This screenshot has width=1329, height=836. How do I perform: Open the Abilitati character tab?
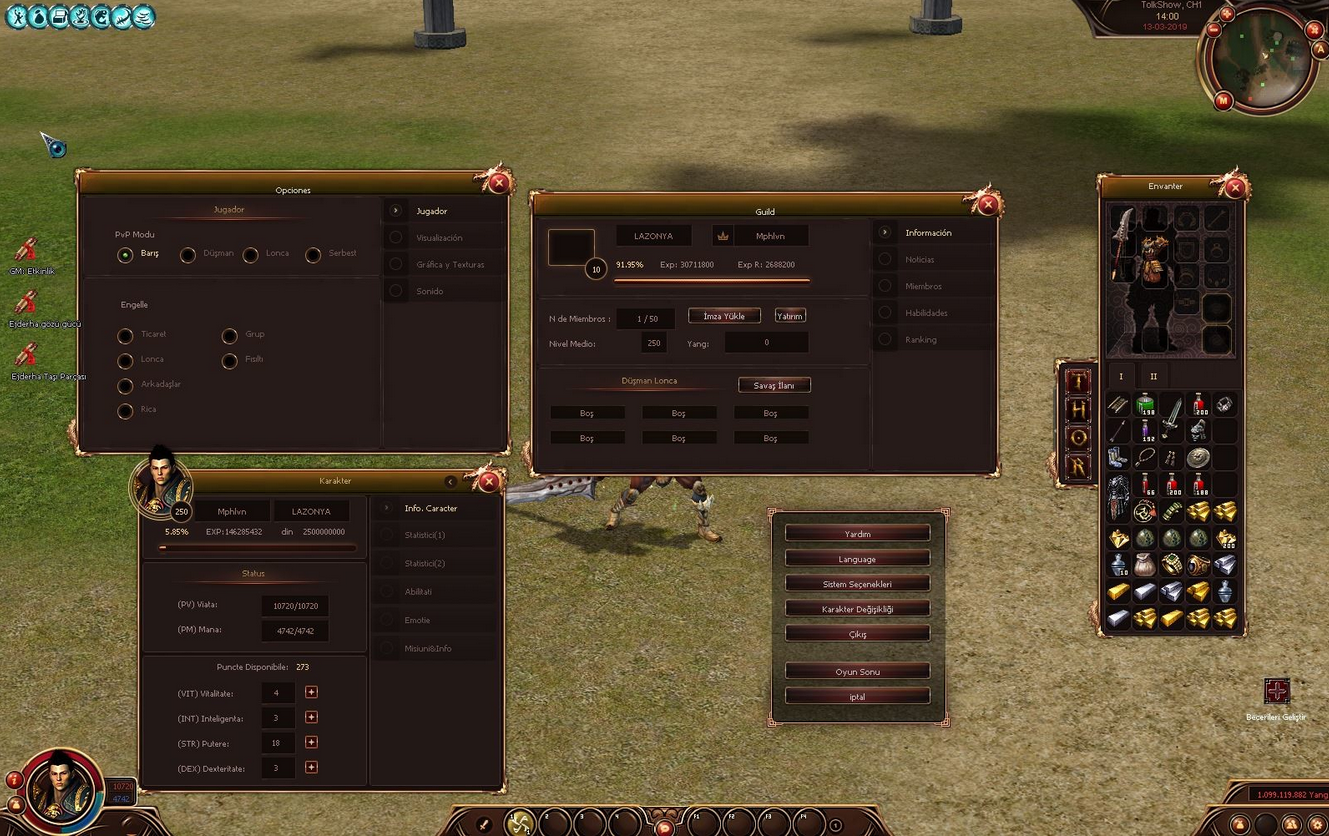(418, 592)
